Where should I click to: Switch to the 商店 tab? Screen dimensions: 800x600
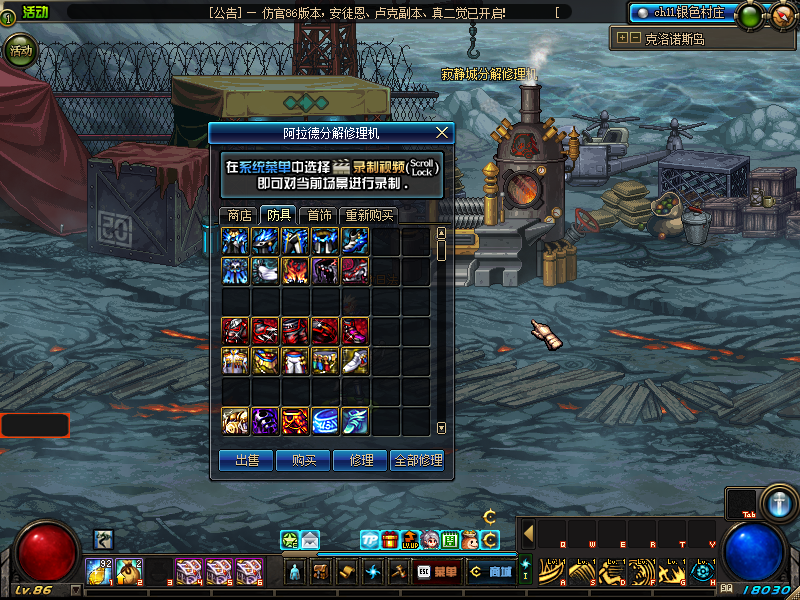239,215
